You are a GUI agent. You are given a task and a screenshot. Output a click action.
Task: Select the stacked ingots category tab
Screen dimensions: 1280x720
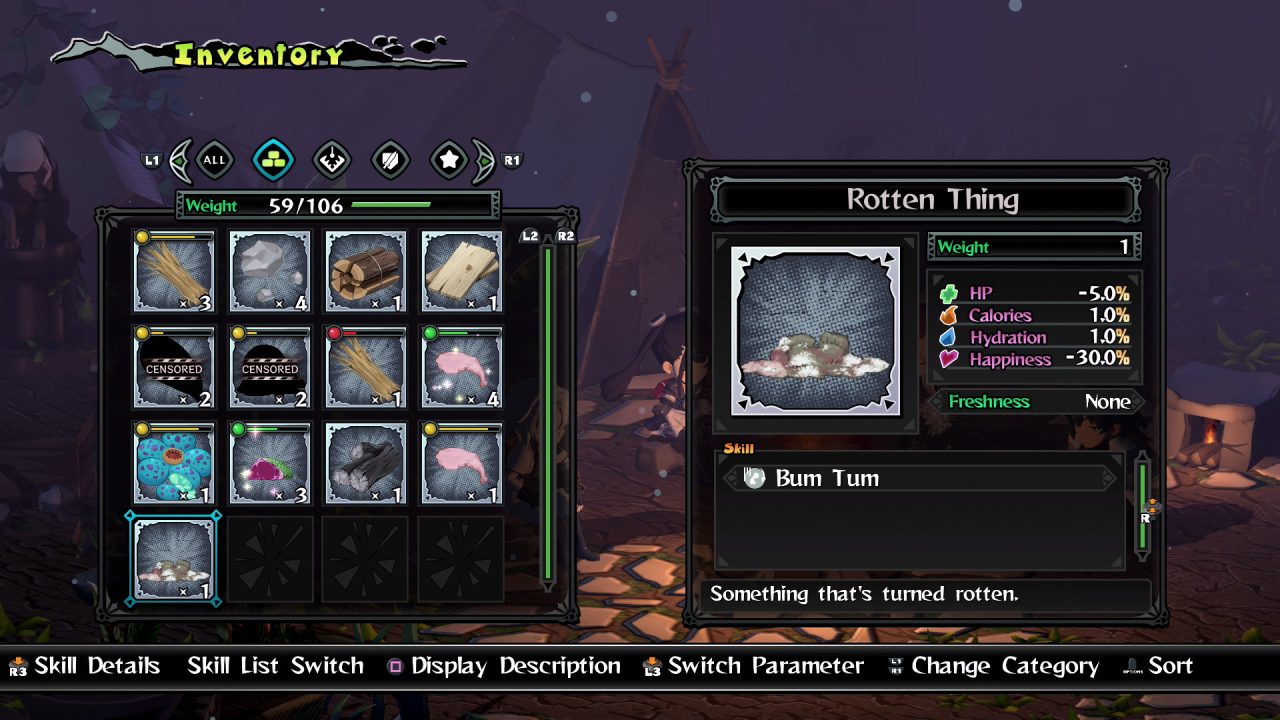pyautogui.click(x=272, y=159)
